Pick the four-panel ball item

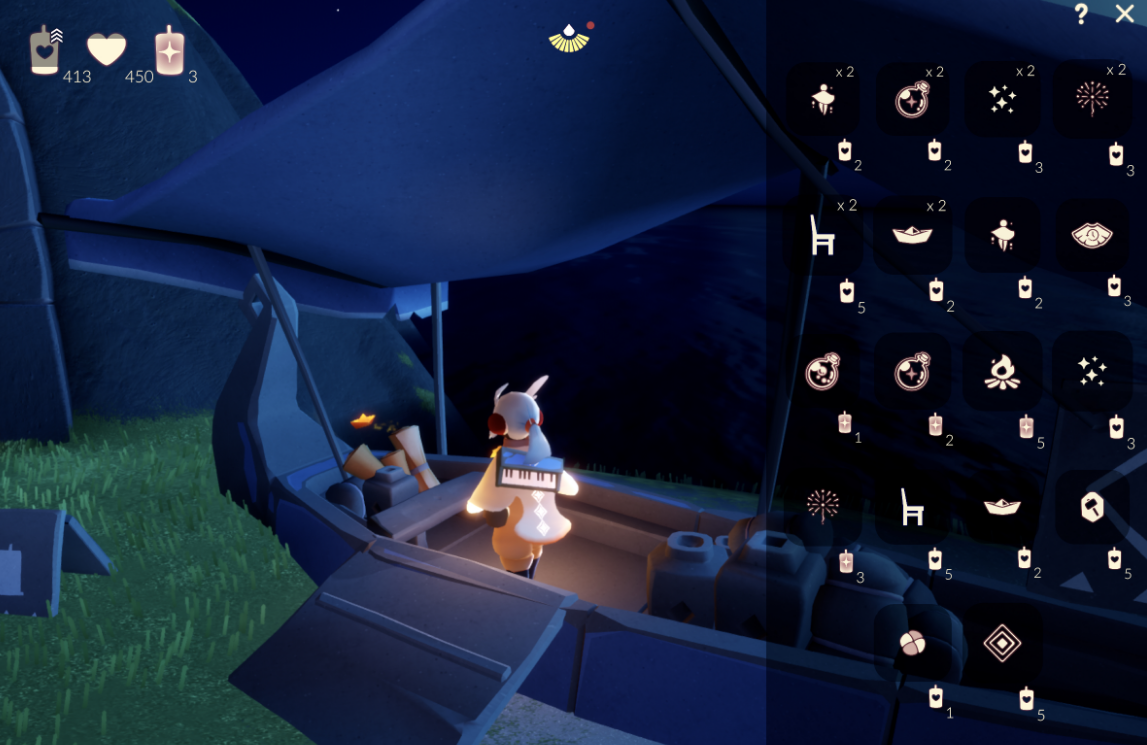pyautogui.click(x=913, y=643)
